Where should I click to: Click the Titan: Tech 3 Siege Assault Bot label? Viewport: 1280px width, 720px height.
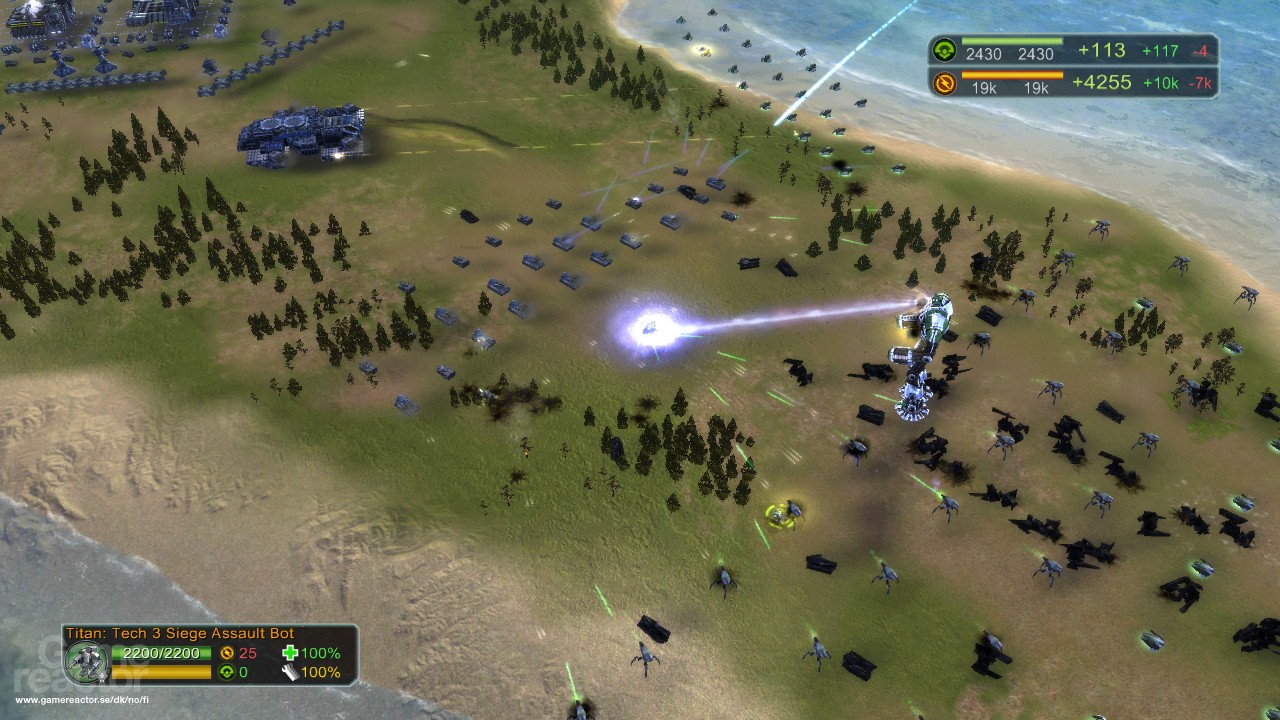(180, 633)
